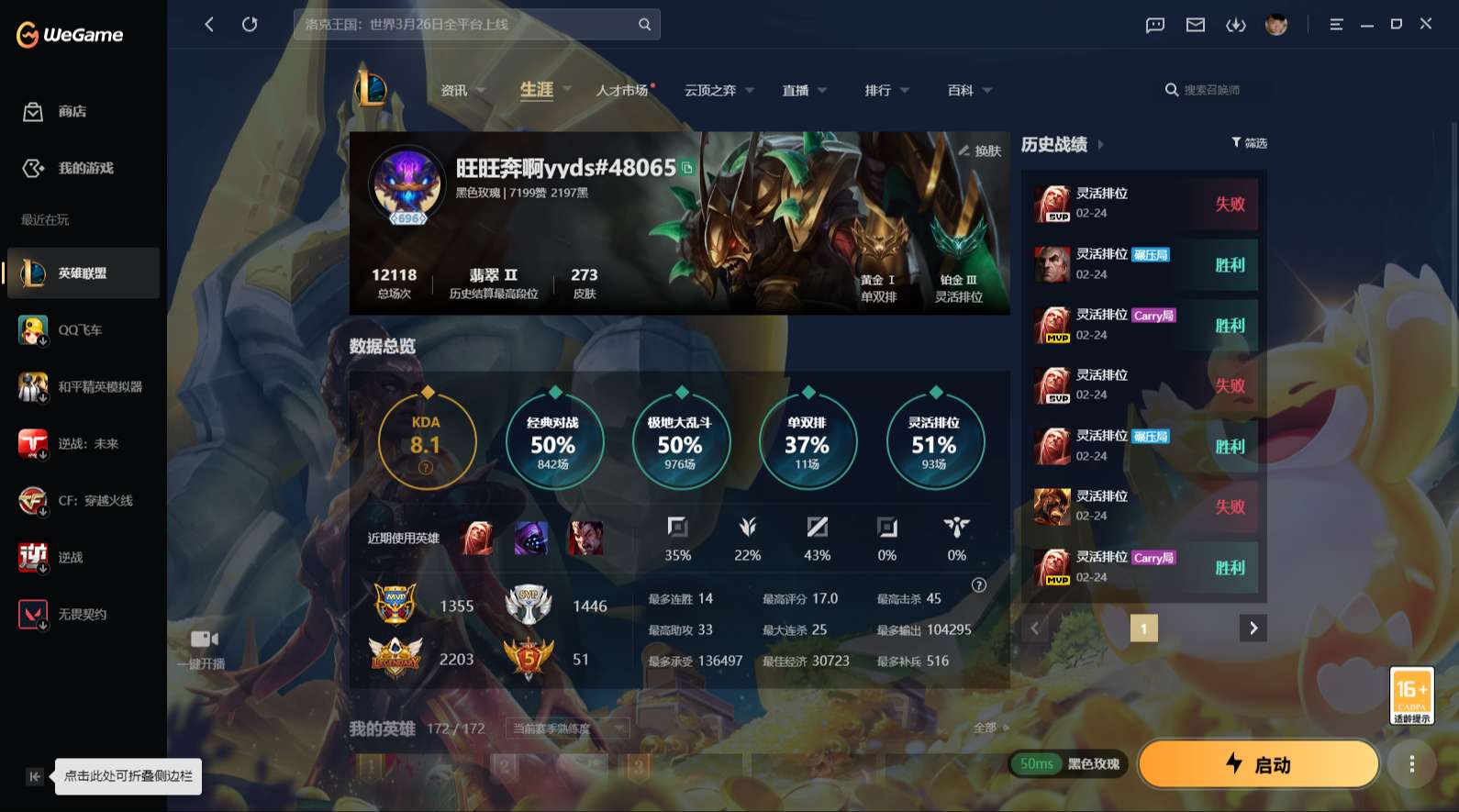Open the 当前赛季熟练度 dropdown
The height and width of the screenshot is (812, 1459).
click(567, 728)
